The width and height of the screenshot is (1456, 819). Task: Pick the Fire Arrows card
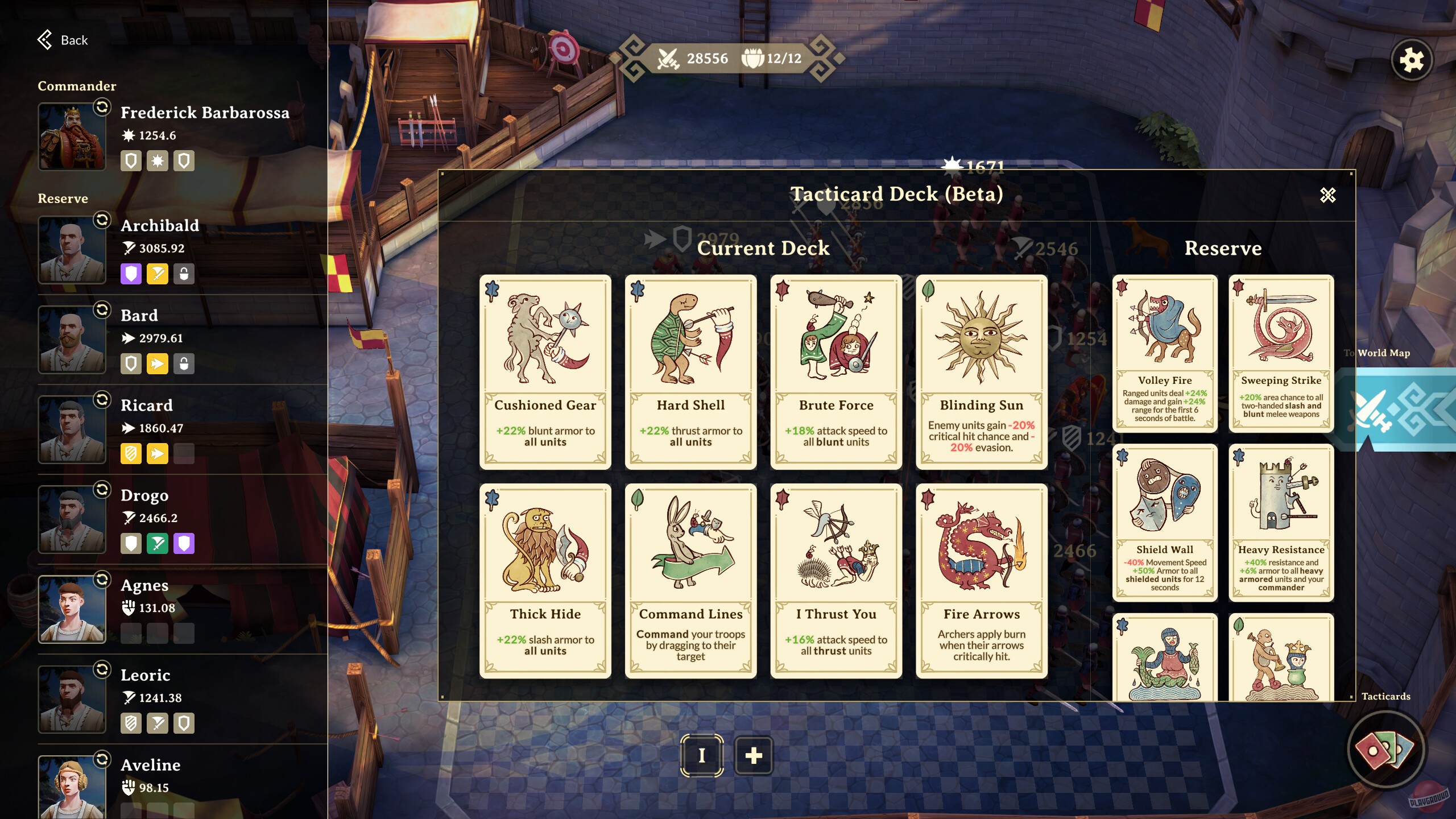[982, 580]
